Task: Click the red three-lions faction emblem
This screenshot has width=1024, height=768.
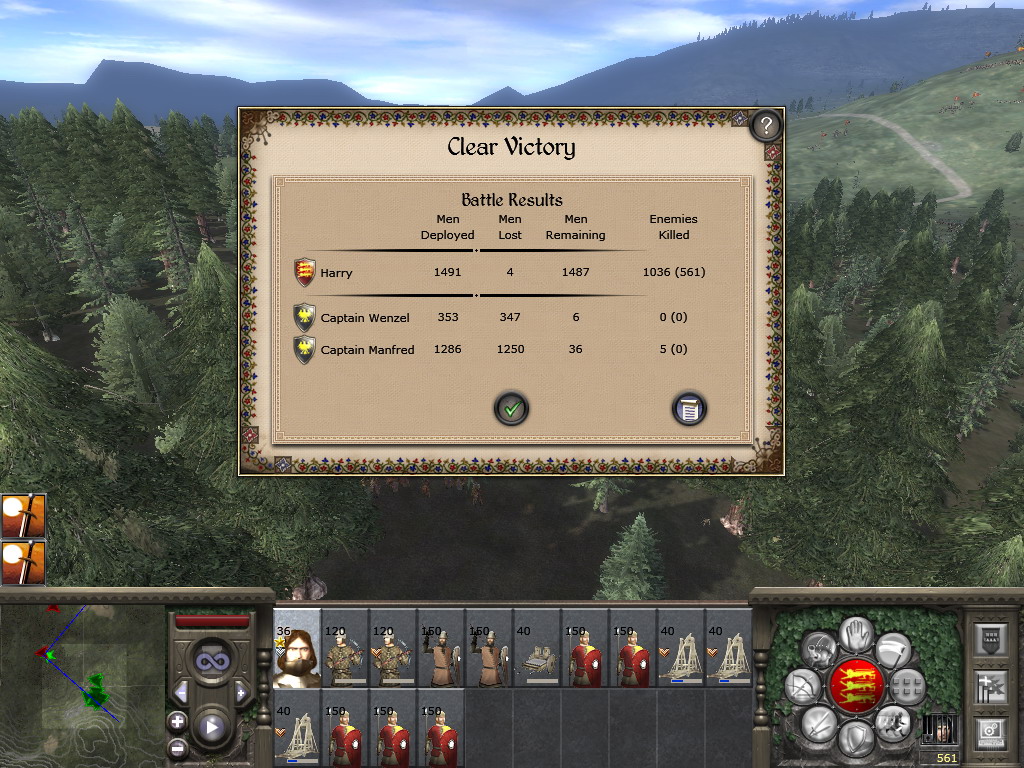Action: [856, 685]
